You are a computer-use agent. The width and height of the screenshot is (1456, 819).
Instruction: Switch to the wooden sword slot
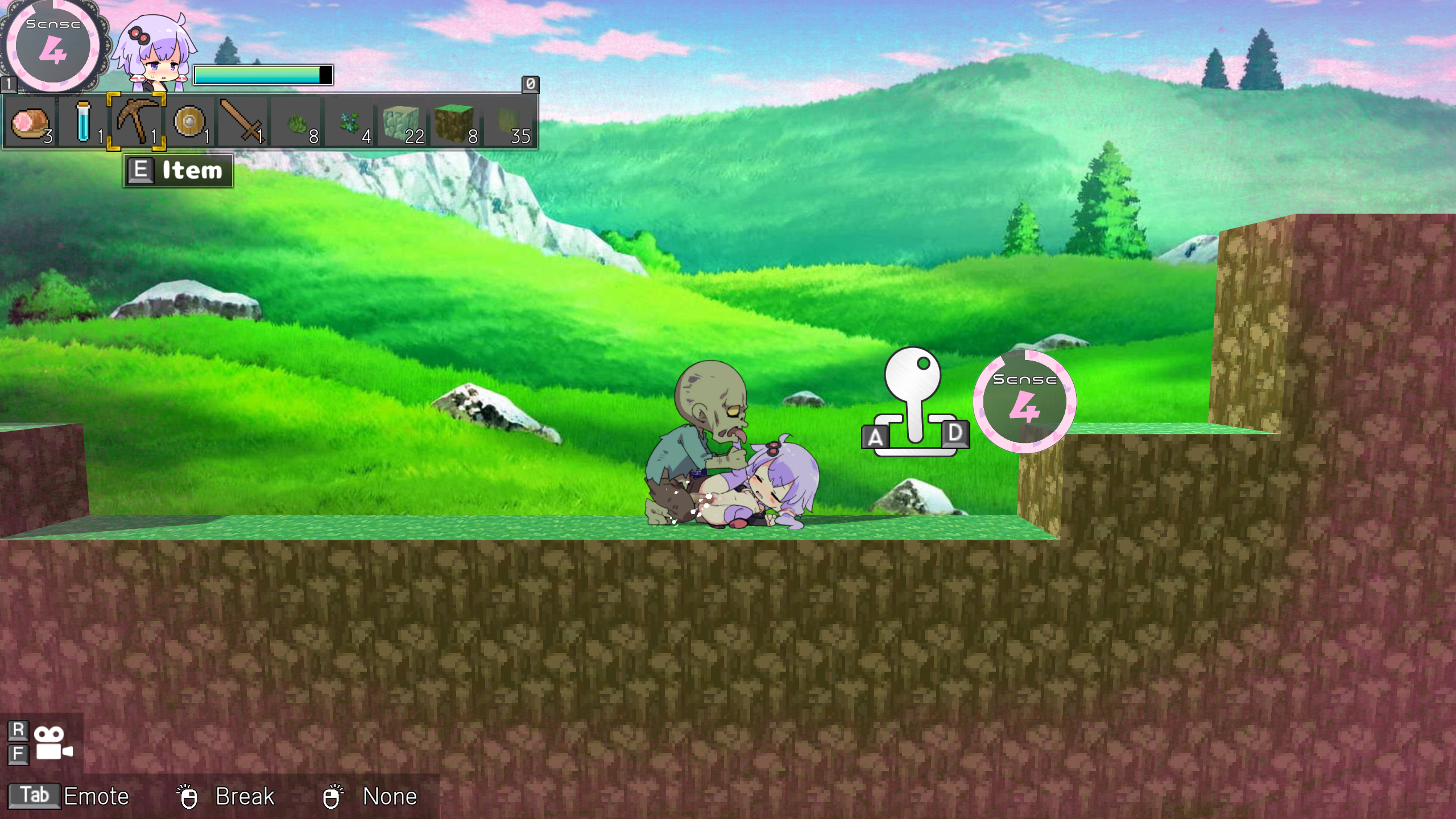242,122
